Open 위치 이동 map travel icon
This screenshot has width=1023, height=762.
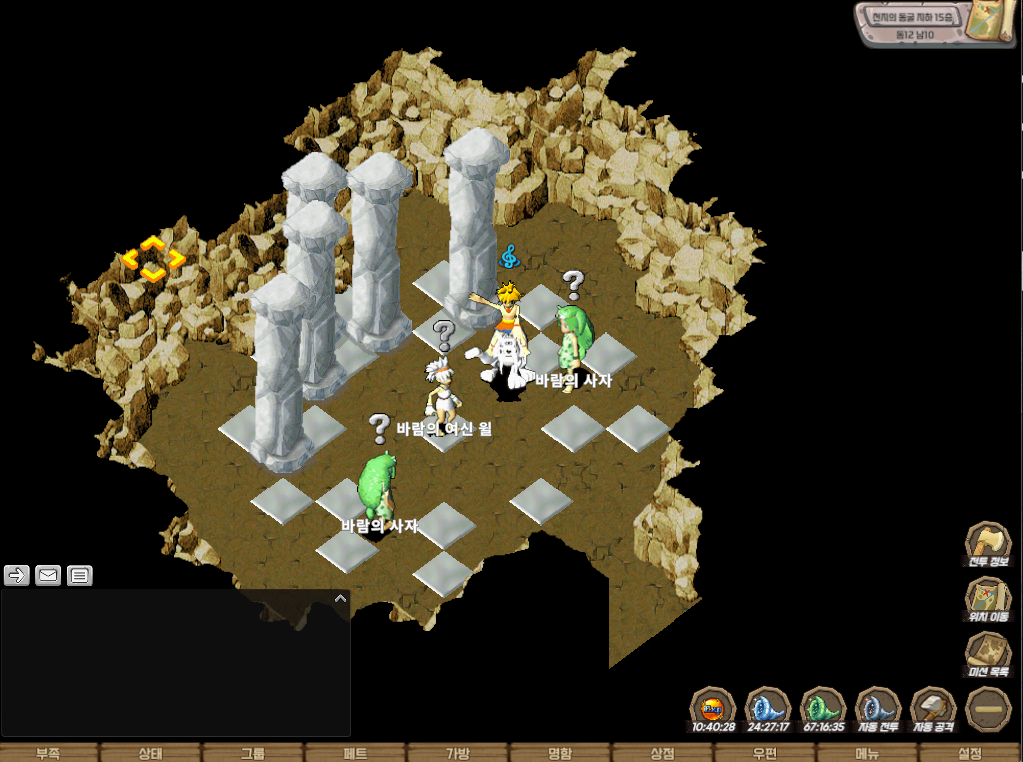point(988,601)
